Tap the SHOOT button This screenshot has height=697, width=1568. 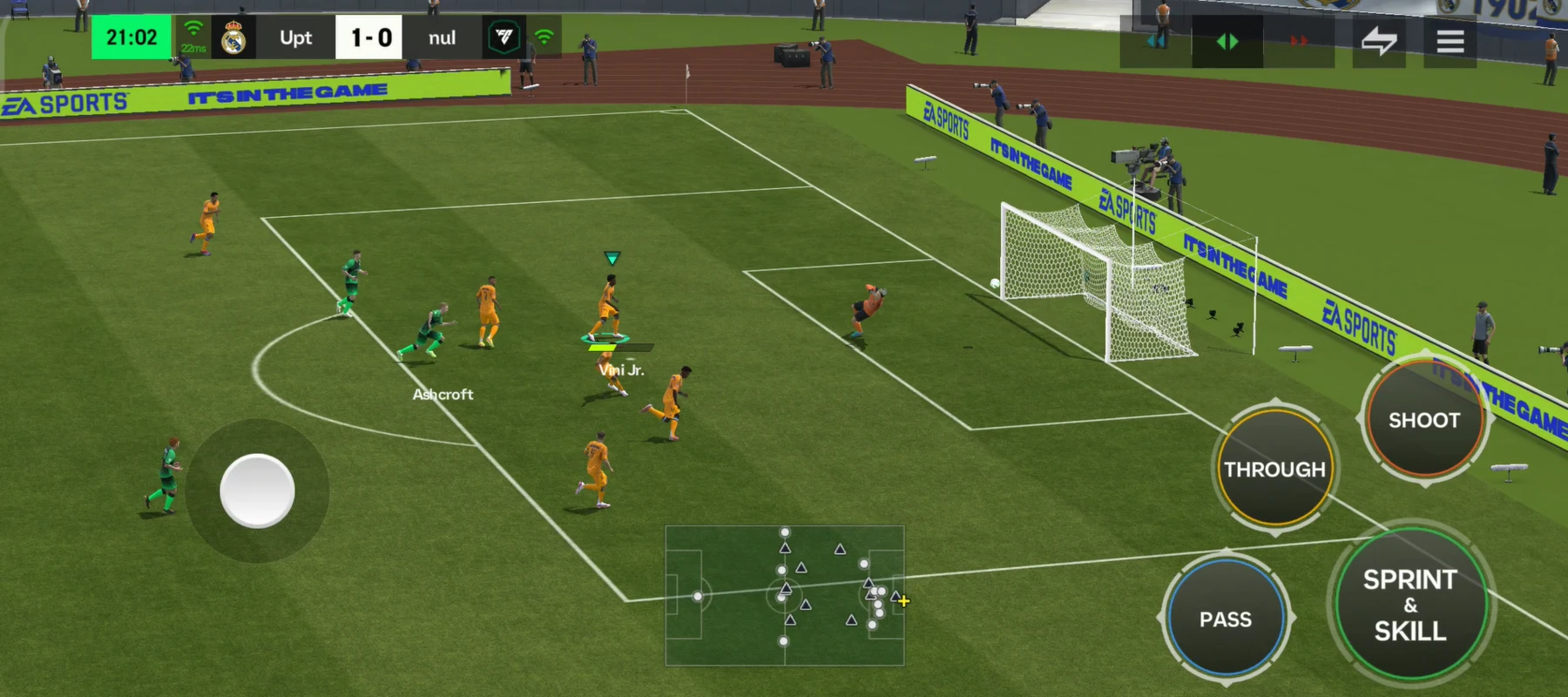point(1423,420)
